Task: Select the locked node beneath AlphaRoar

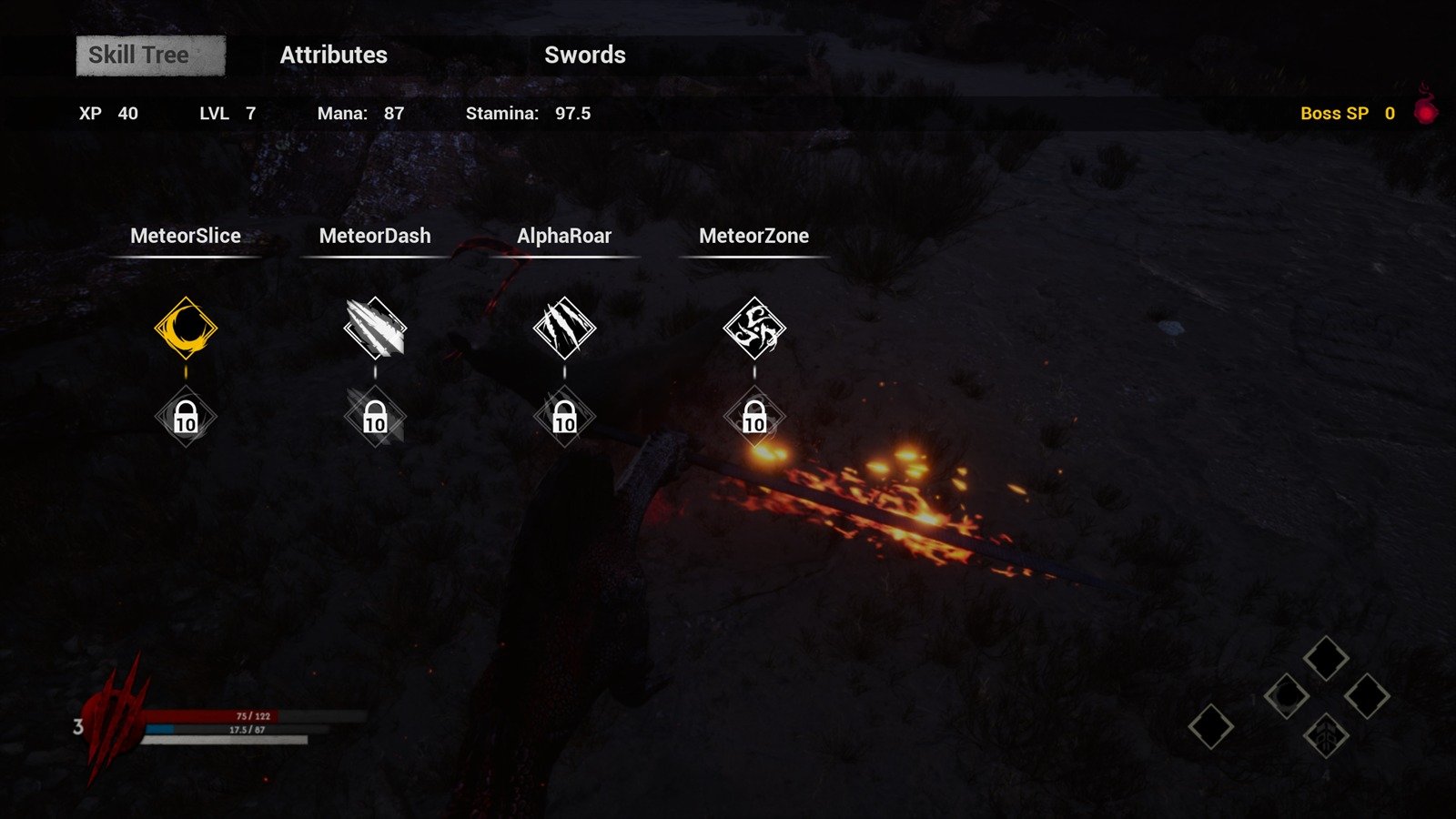Action: pos(564,418)
